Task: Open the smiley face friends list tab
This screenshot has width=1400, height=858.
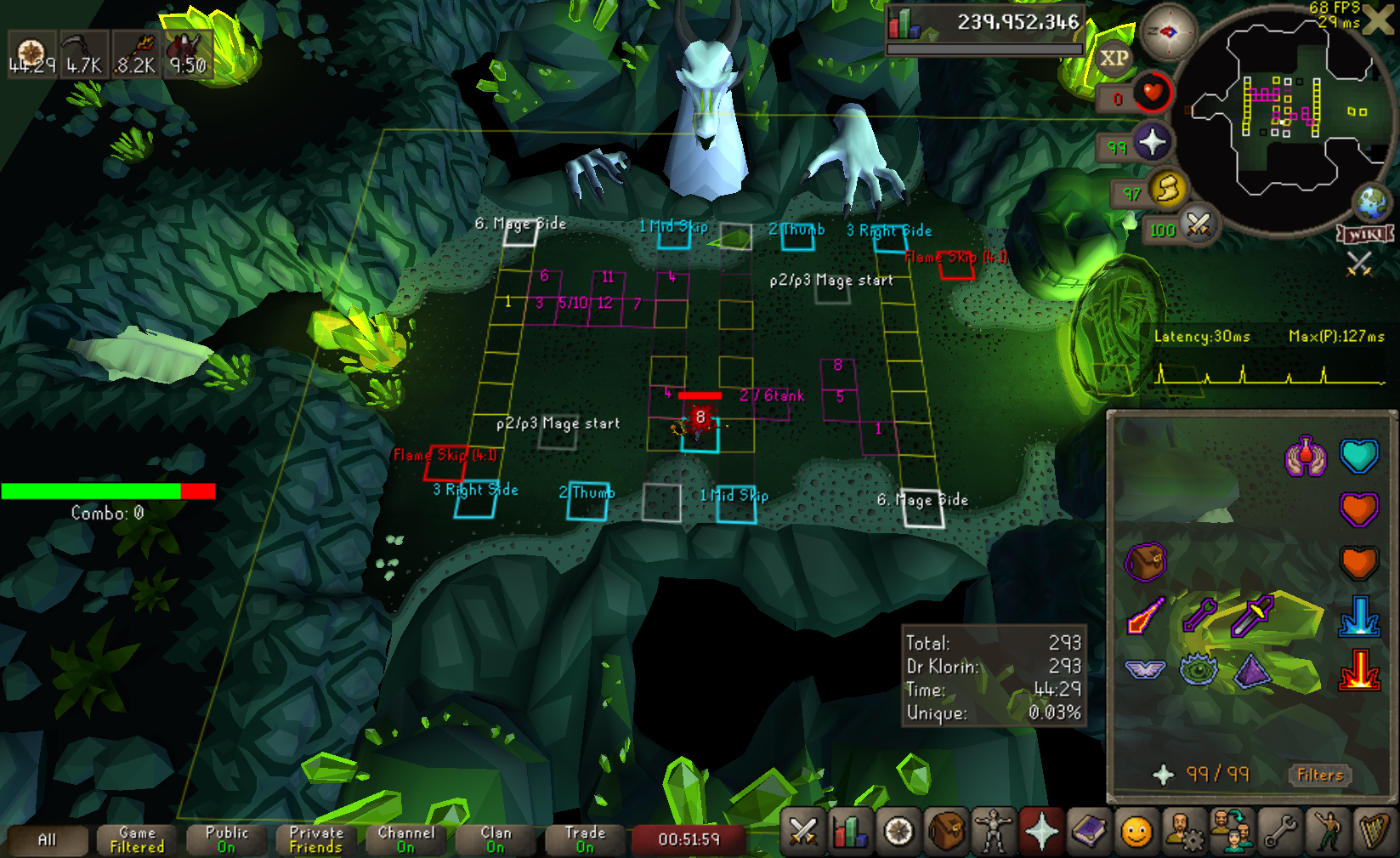Action: click(x=1136, y=832)
